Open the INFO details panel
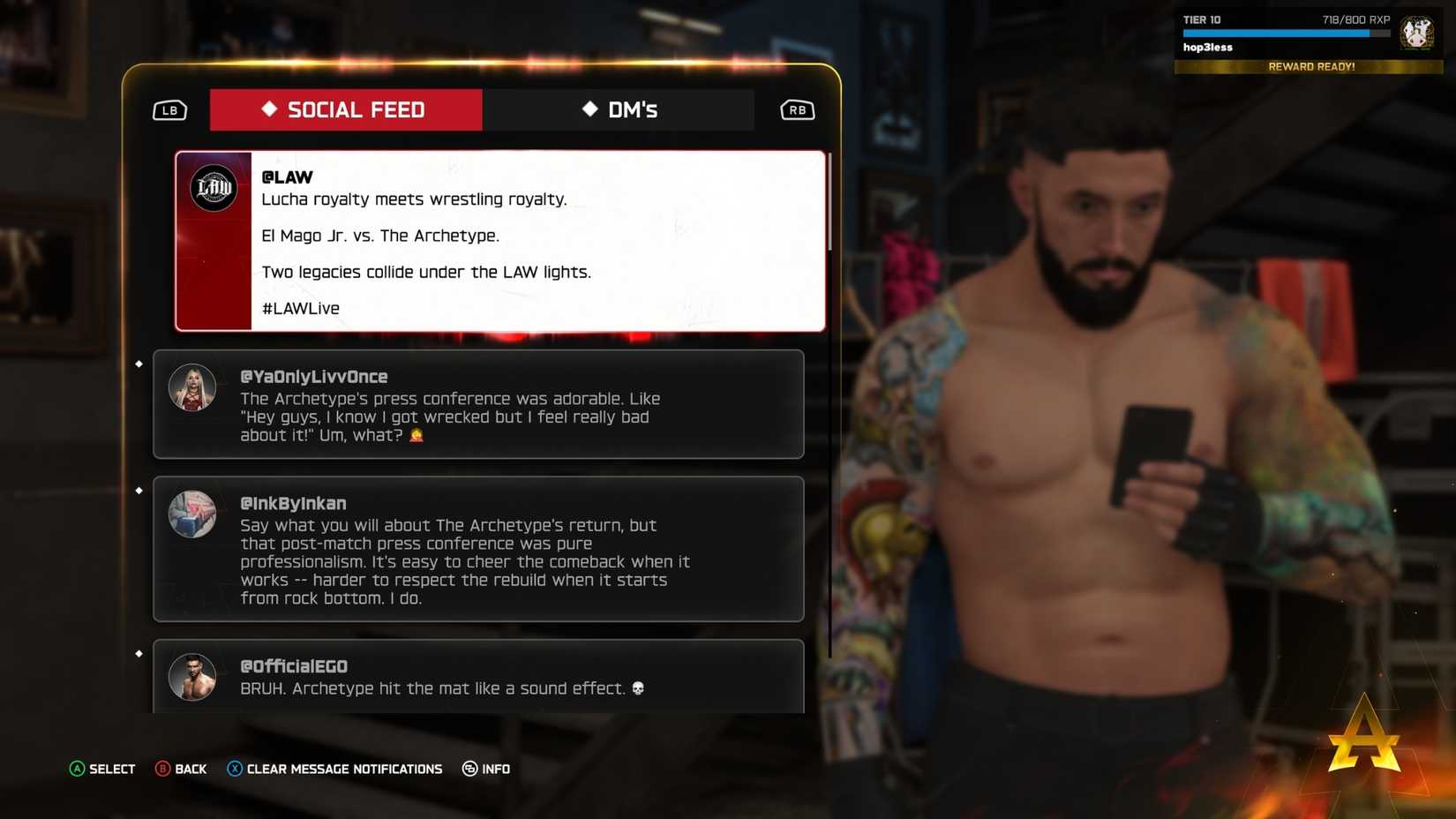 (485, 769)
